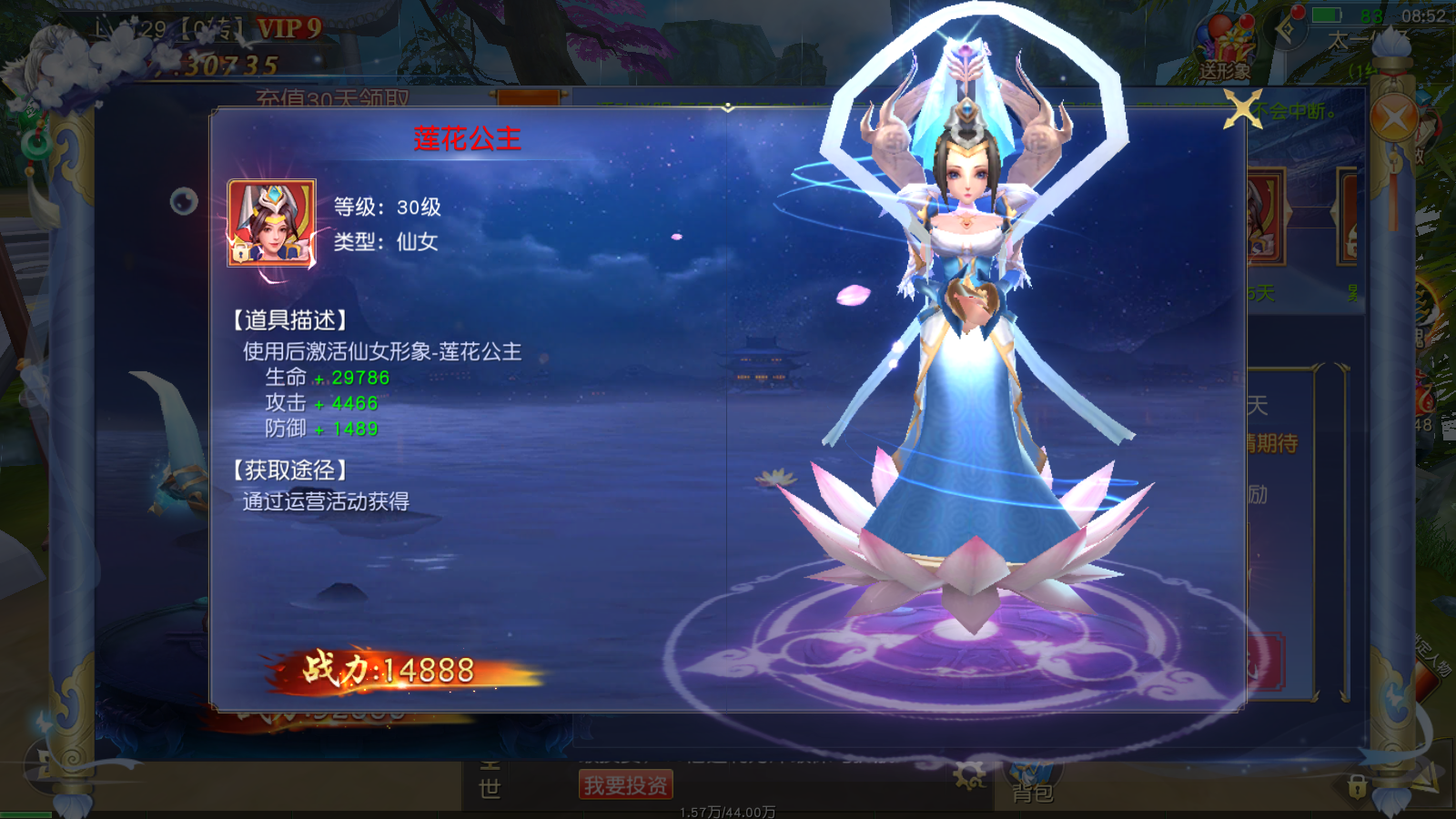The width and height of the screenshot is (1456, 819).
Task: Toggle the lock icon at bottom right
Action: (x=1357, y=785)
